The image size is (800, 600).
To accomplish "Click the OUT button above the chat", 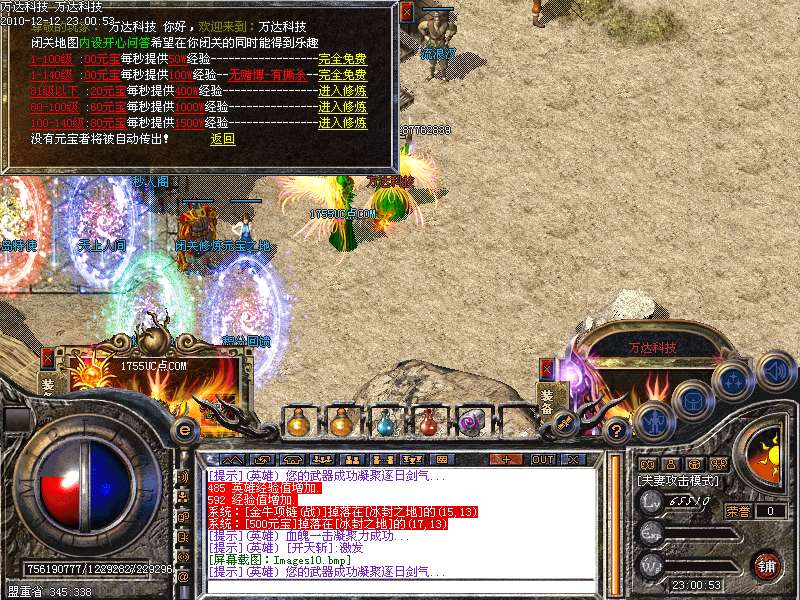I will [542, 459].
